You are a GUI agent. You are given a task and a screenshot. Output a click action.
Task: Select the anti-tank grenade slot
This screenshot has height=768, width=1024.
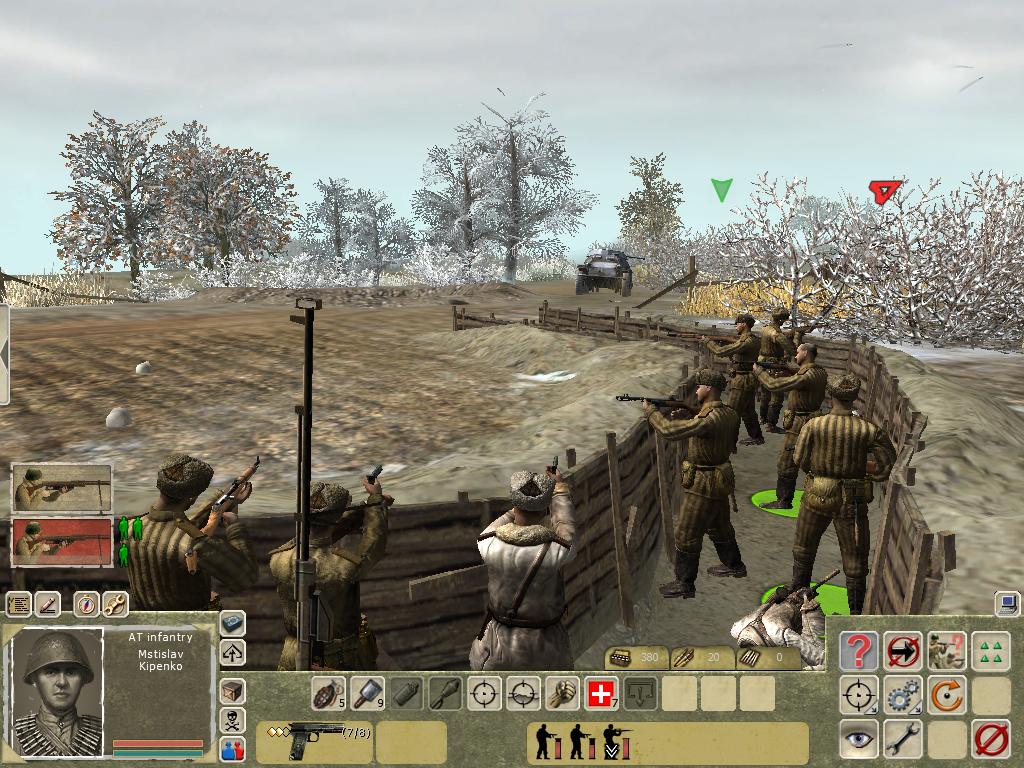point(365,693)
